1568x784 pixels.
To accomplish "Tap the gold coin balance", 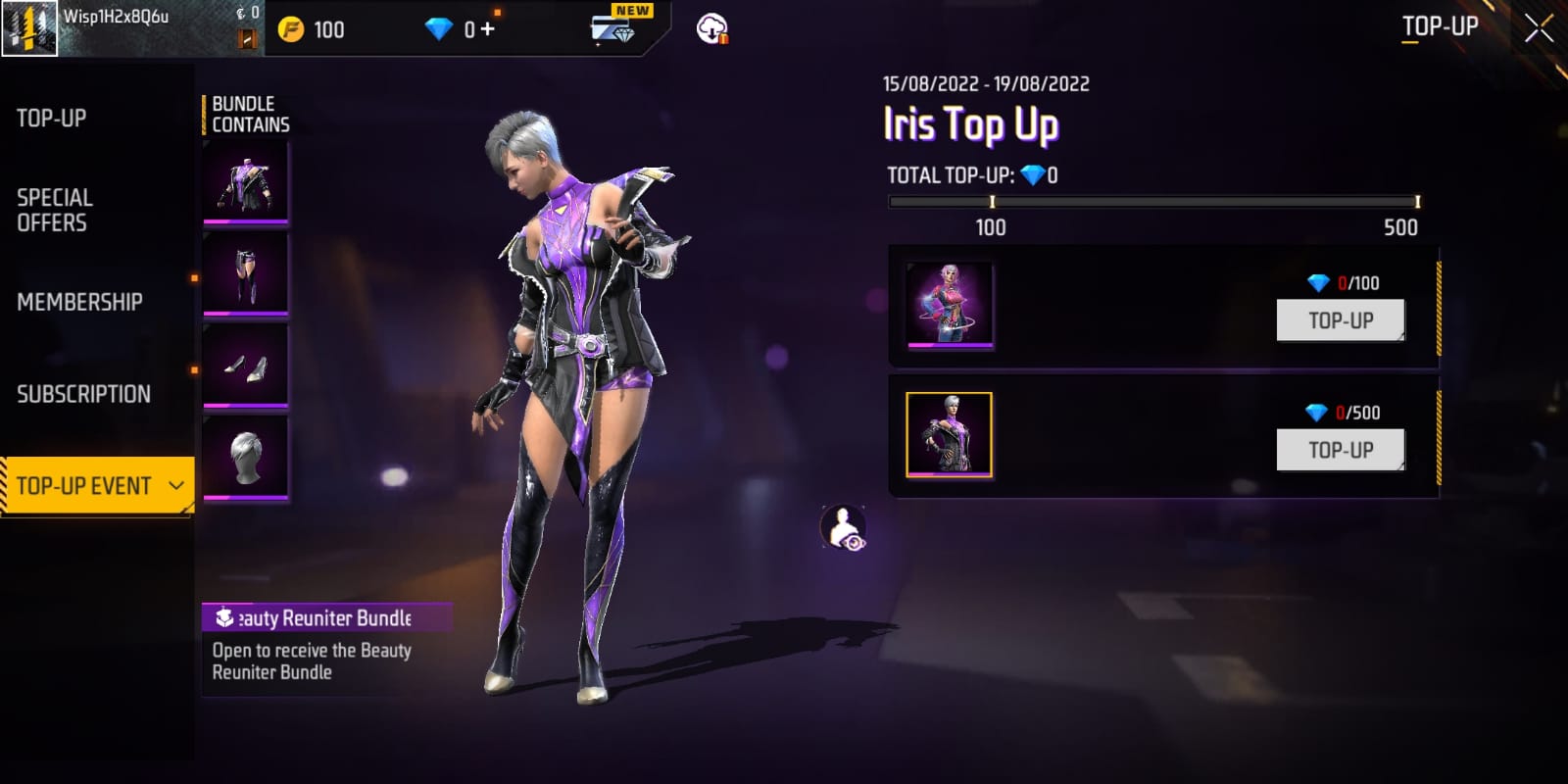I will [x=313, y=29].
